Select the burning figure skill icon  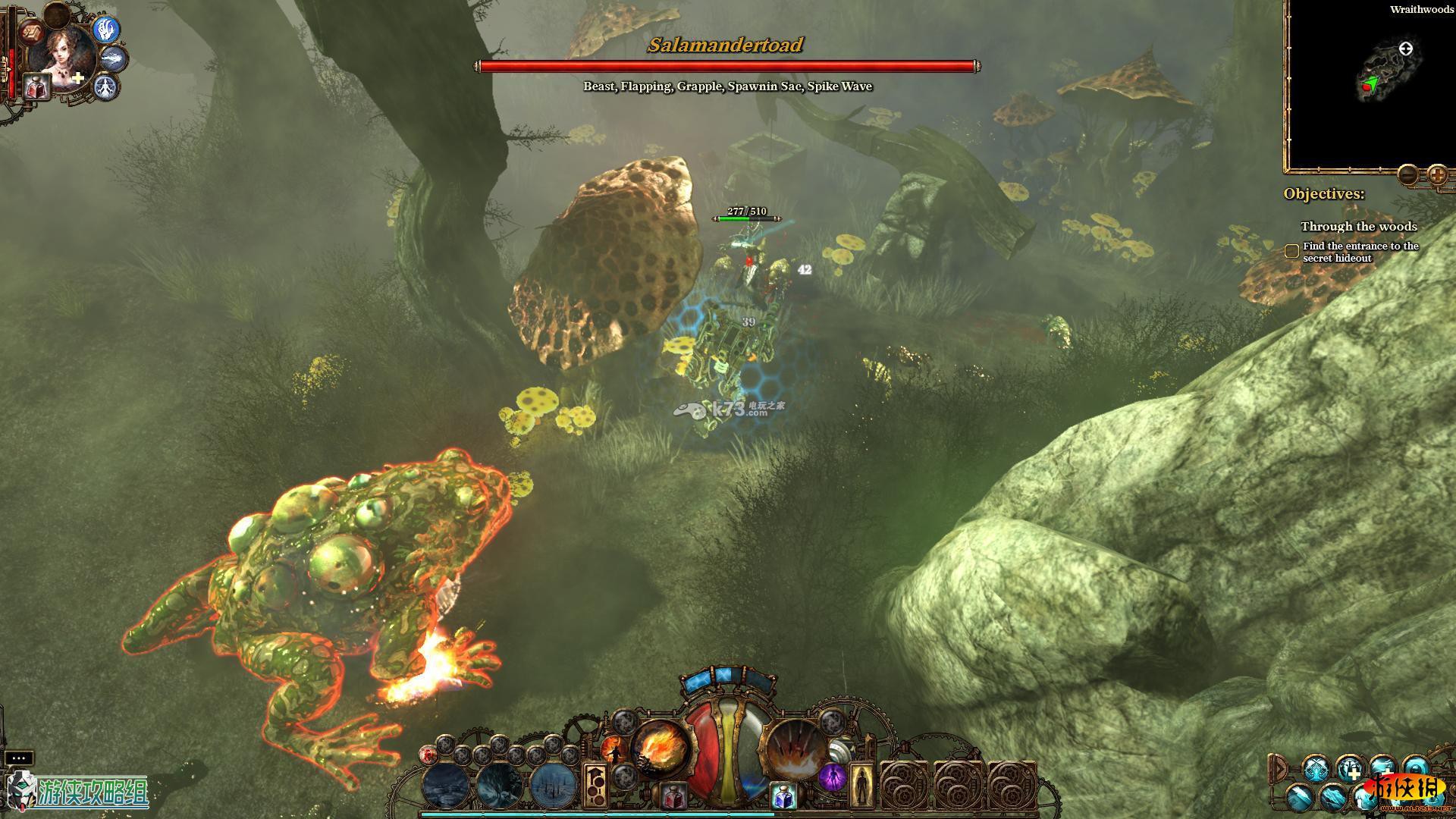coord(613,751)
